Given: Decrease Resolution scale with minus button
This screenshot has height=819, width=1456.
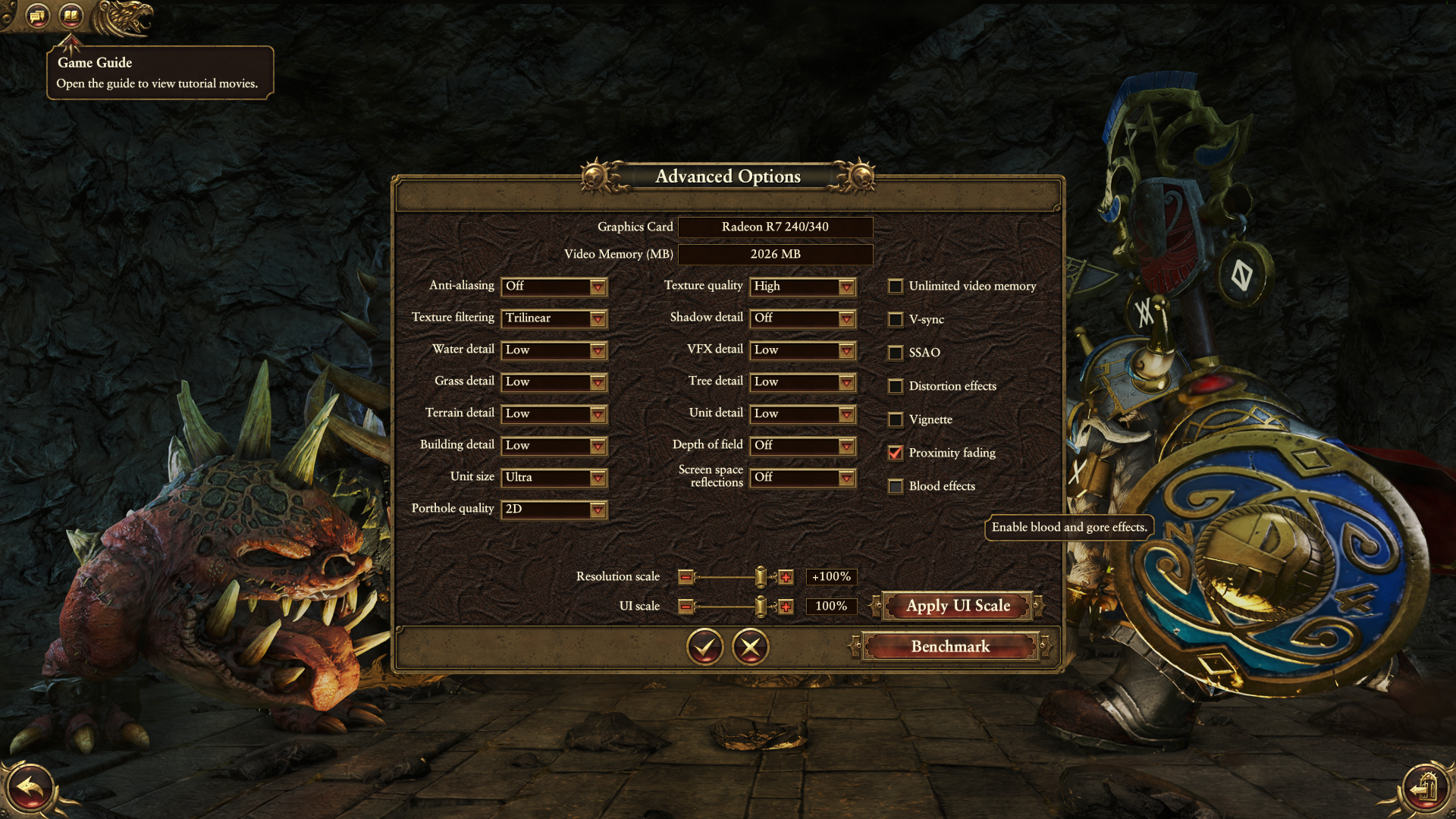Looking at the screenshot, I should click(x=686, y=578).
